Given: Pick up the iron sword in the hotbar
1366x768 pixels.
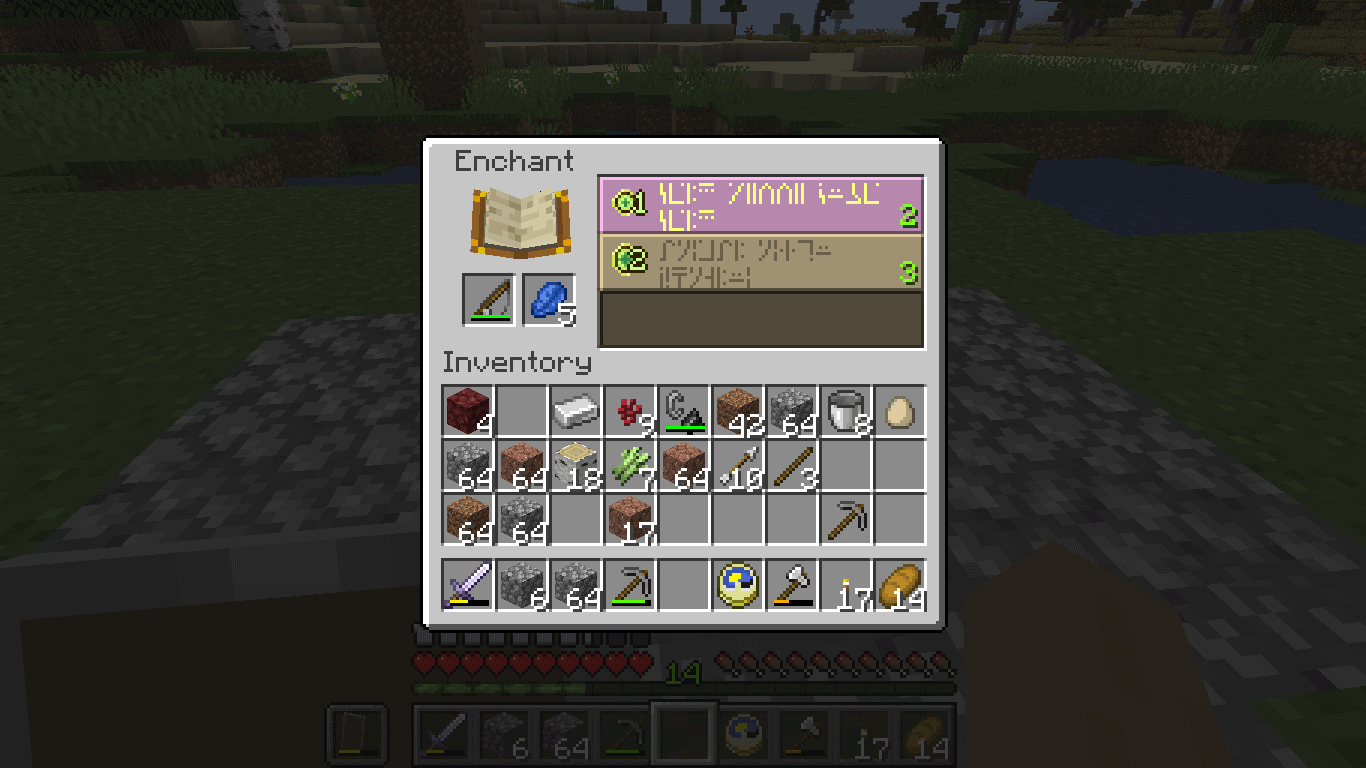Looking at the screenshot, I should (x=467, y=583).
